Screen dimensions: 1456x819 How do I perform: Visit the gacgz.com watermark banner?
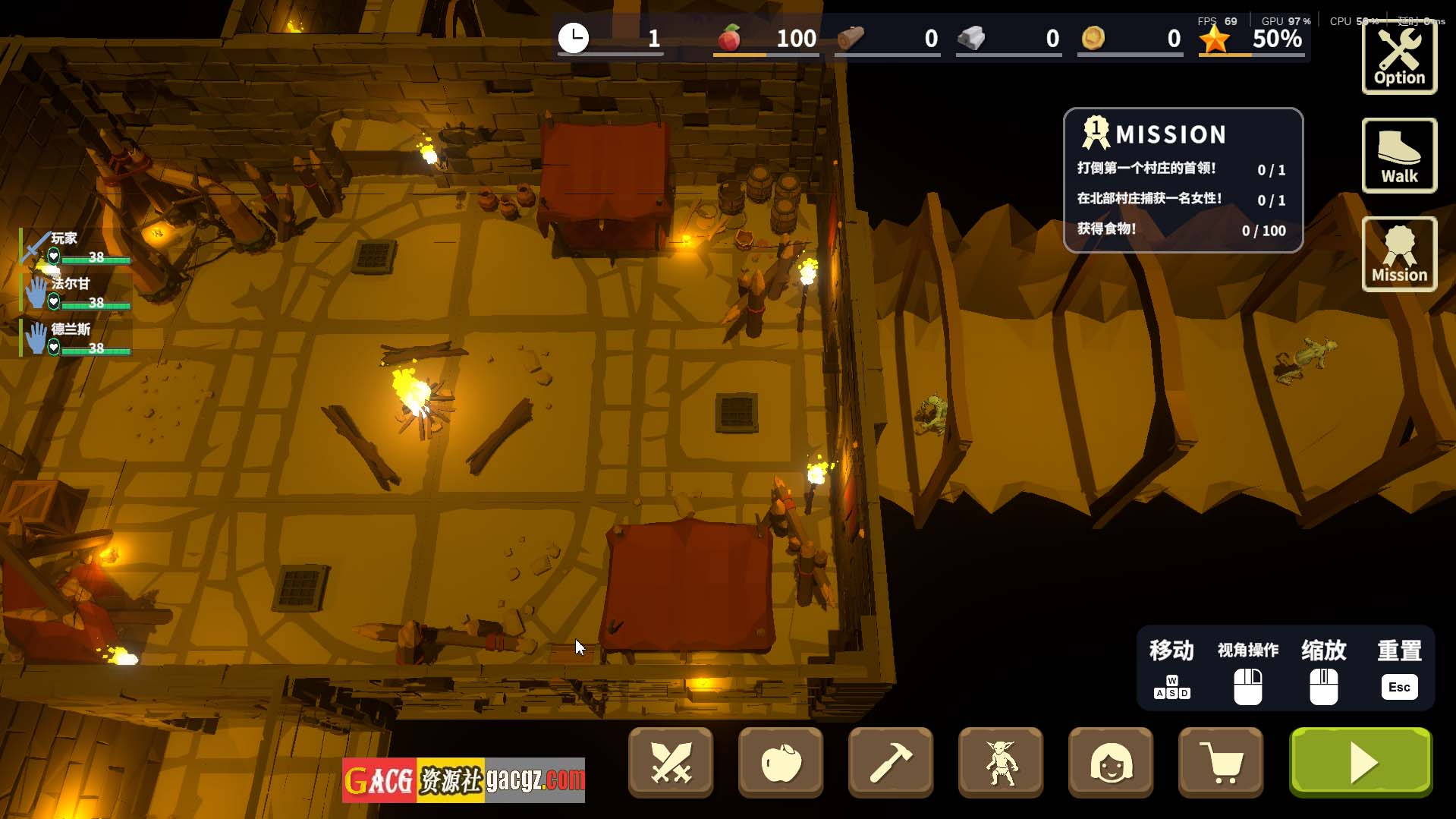pos(463,780)
